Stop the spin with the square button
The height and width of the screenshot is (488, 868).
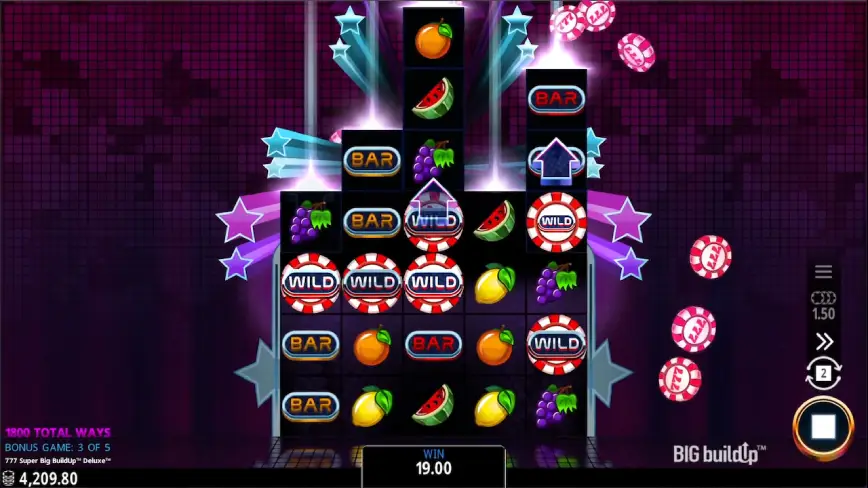[x=823, y=427]
